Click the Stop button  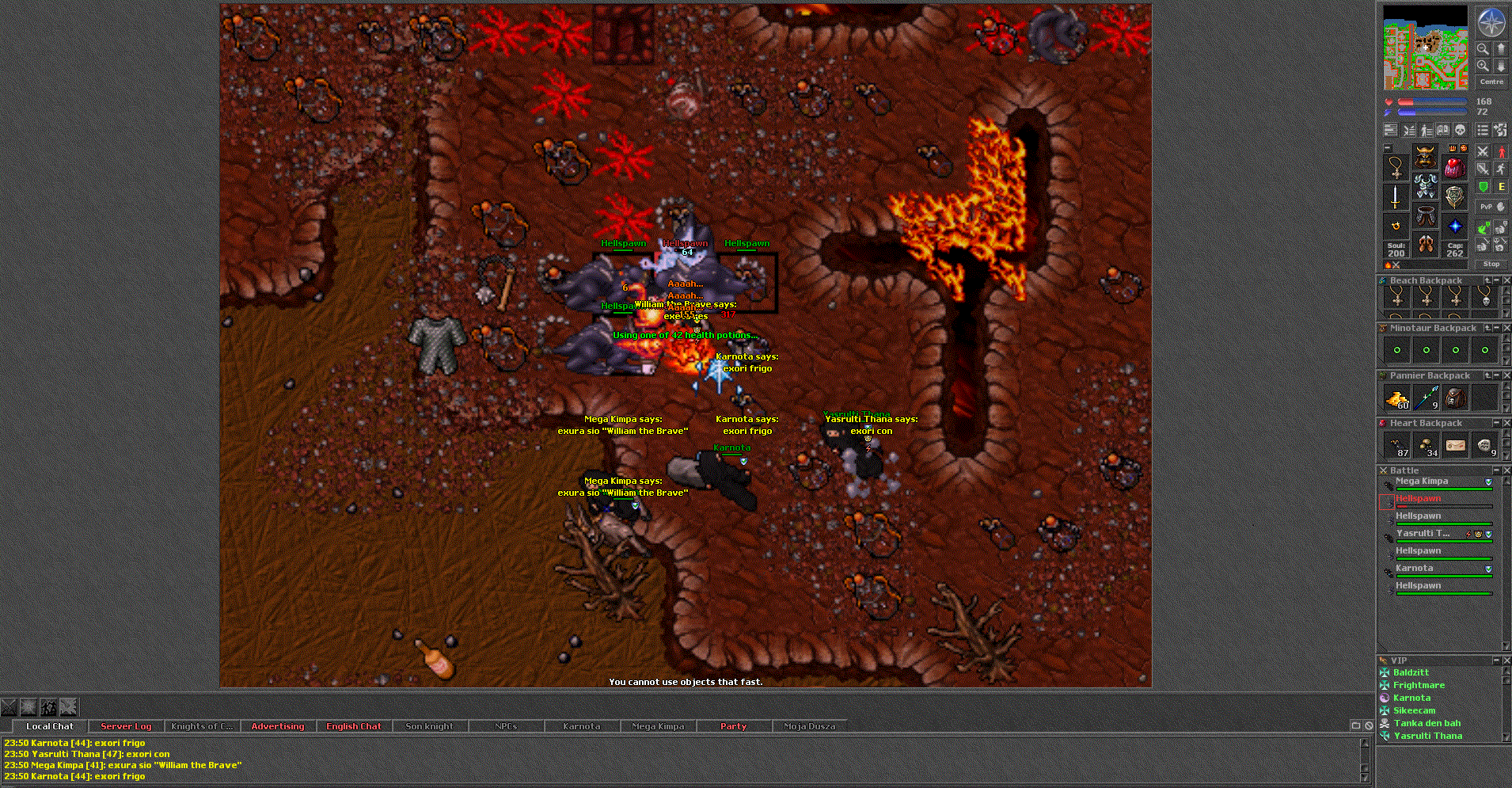click(1491, 264)
